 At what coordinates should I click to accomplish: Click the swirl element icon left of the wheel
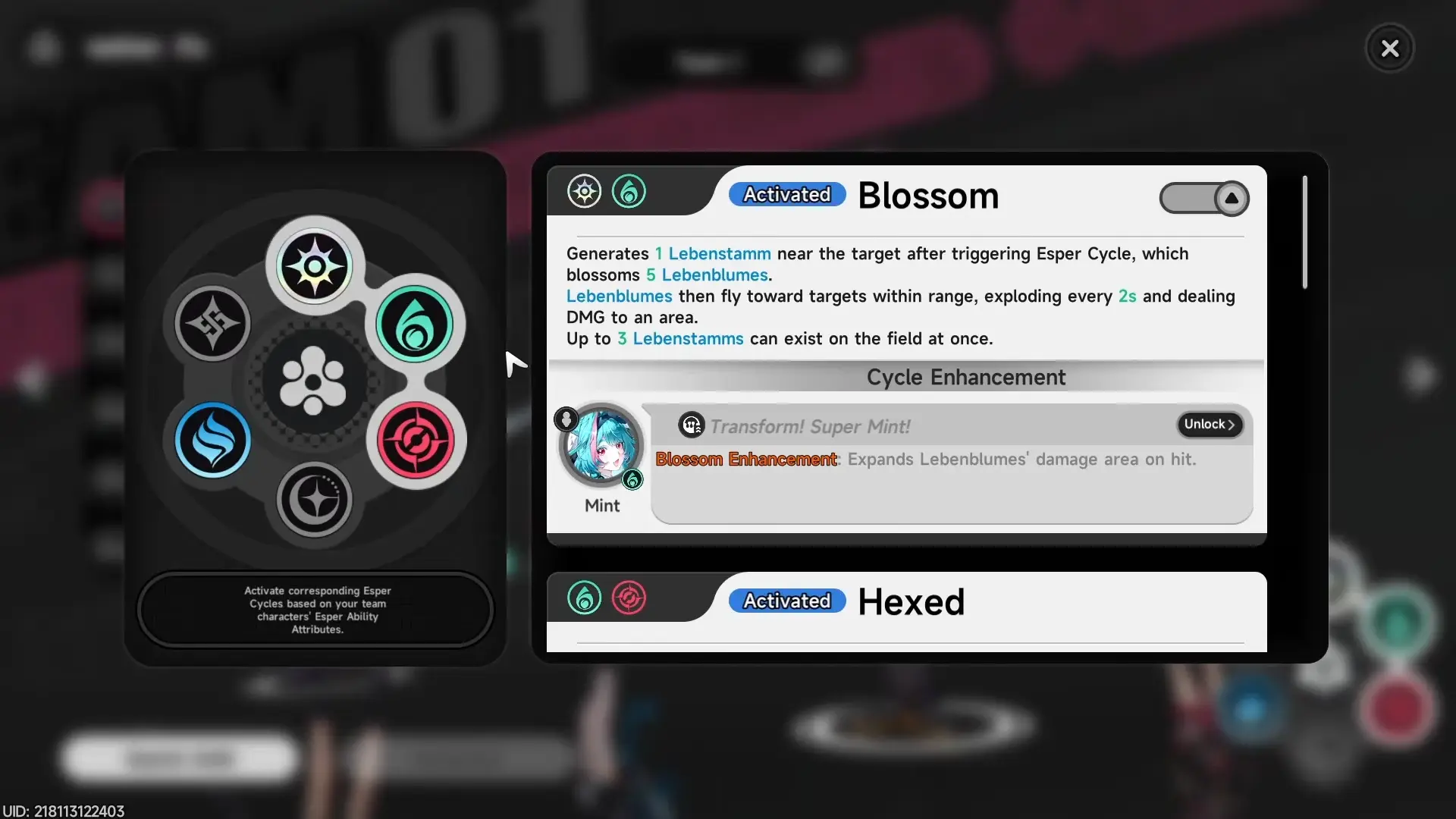pyautogui.click(x=212, y=324)
